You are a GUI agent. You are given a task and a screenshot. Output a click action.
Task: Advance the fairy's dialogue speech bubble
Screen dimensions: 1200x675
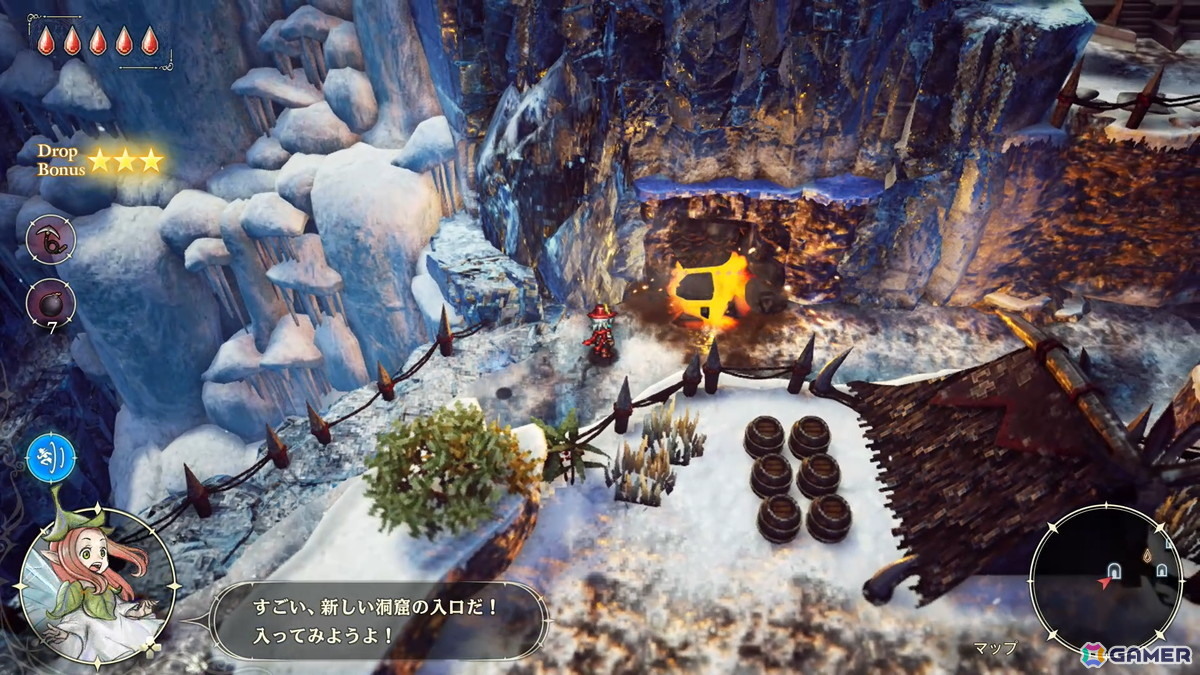381,621
